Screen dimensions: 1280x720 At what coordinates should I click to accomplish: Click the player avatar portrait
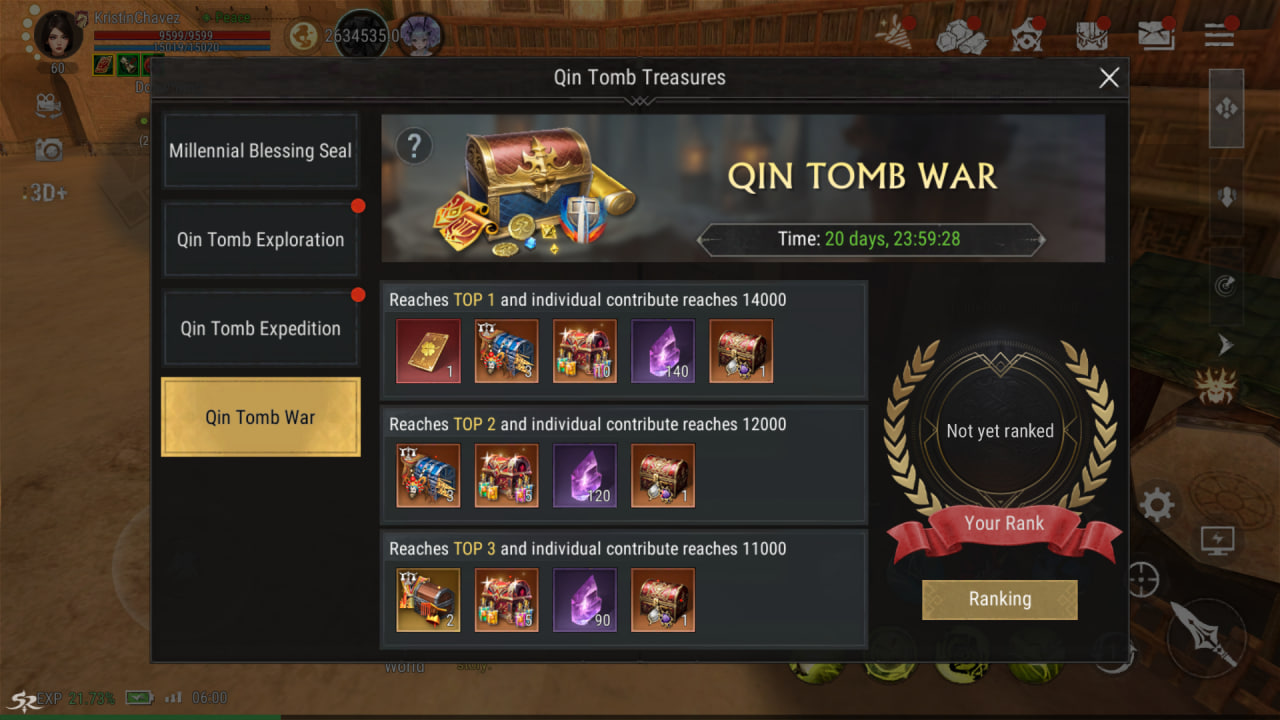(x=58, y=35)
